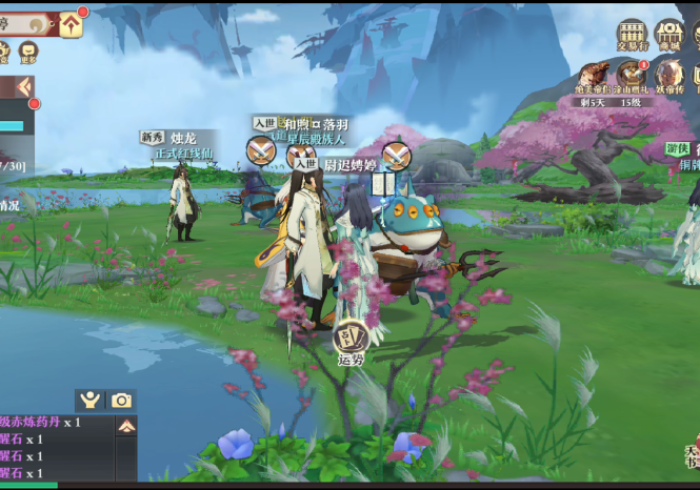Collapse the left side panel arrow
This screenshot has width=700, height=490.
pyautogui.click(x=24, y=88)
